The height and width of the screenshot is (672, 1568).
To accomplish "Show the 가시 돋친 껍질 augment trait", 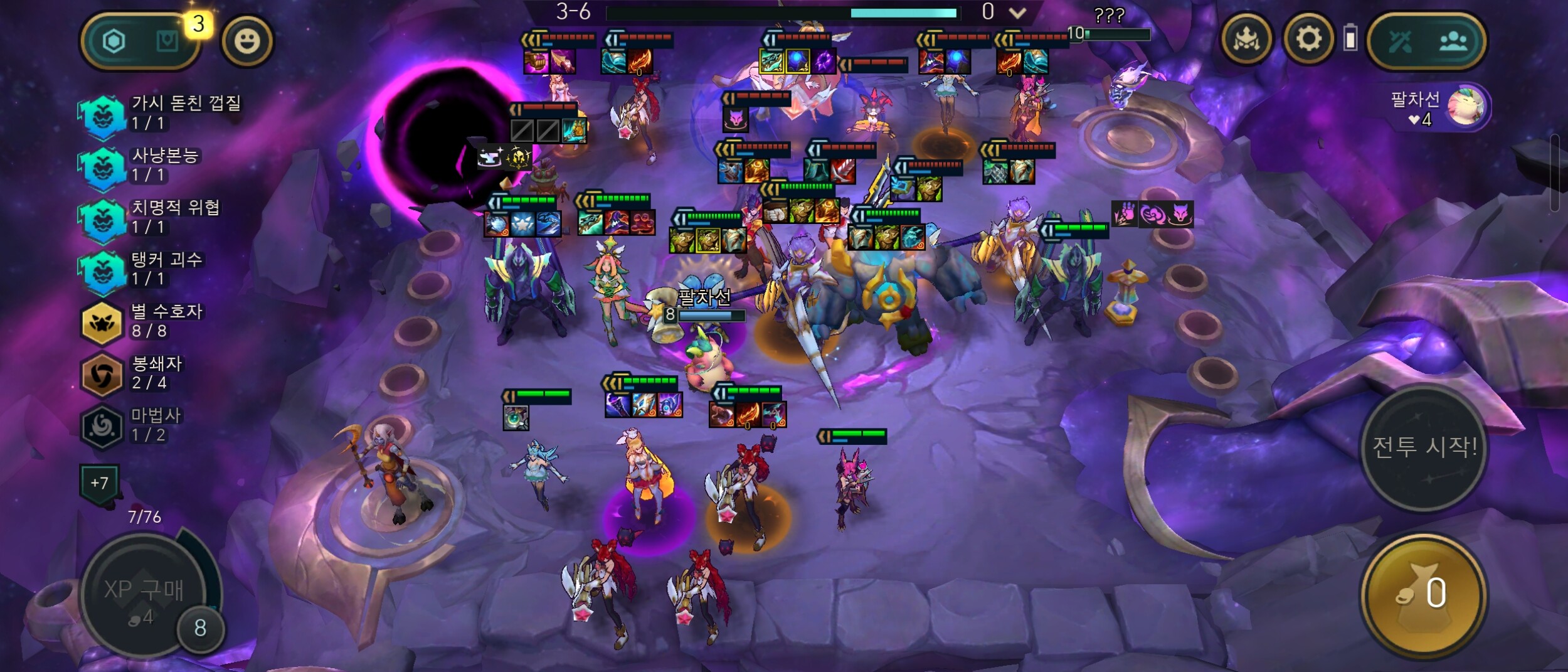I will 163,113.
